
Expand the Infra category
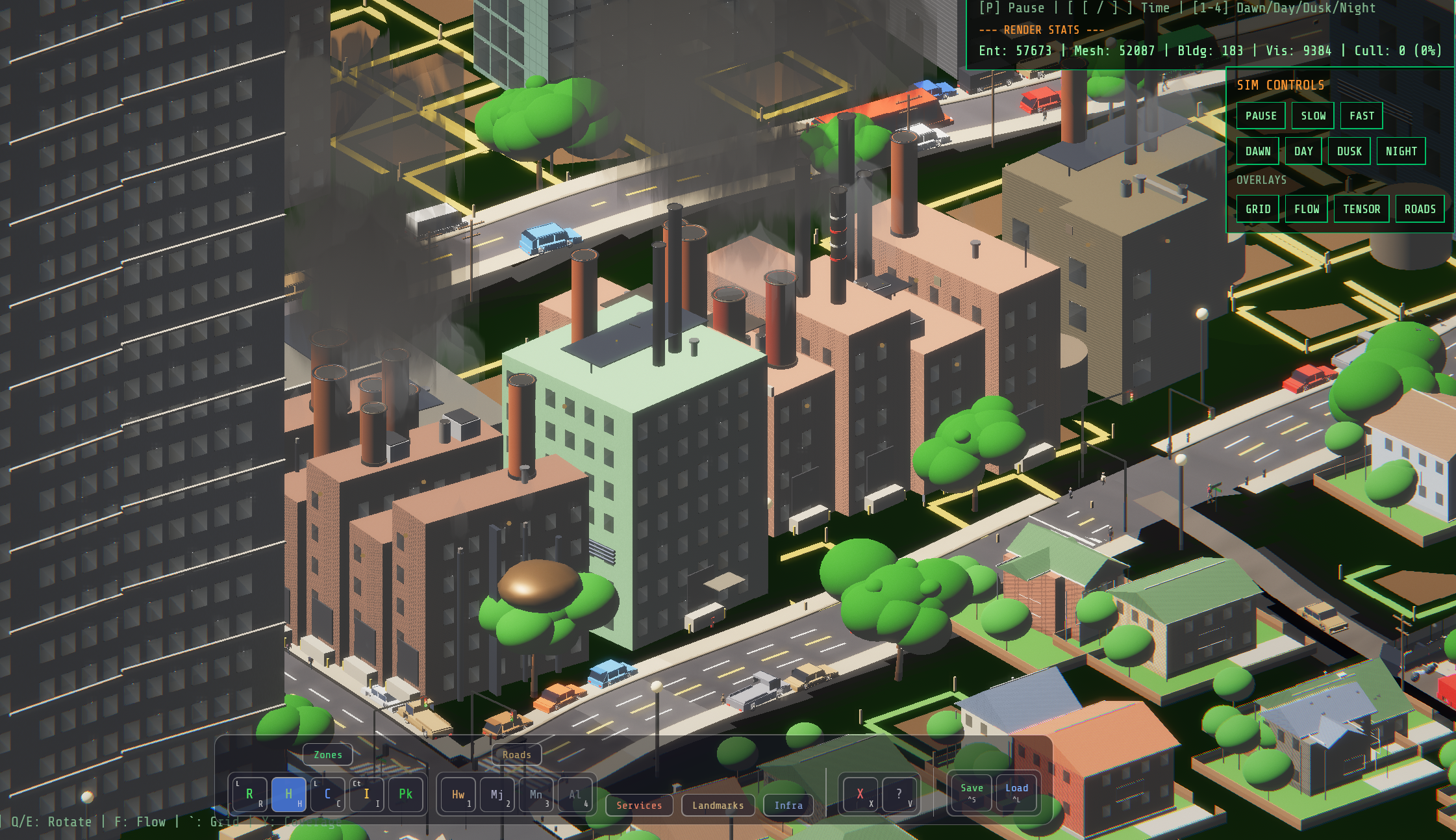click(788, 805)
